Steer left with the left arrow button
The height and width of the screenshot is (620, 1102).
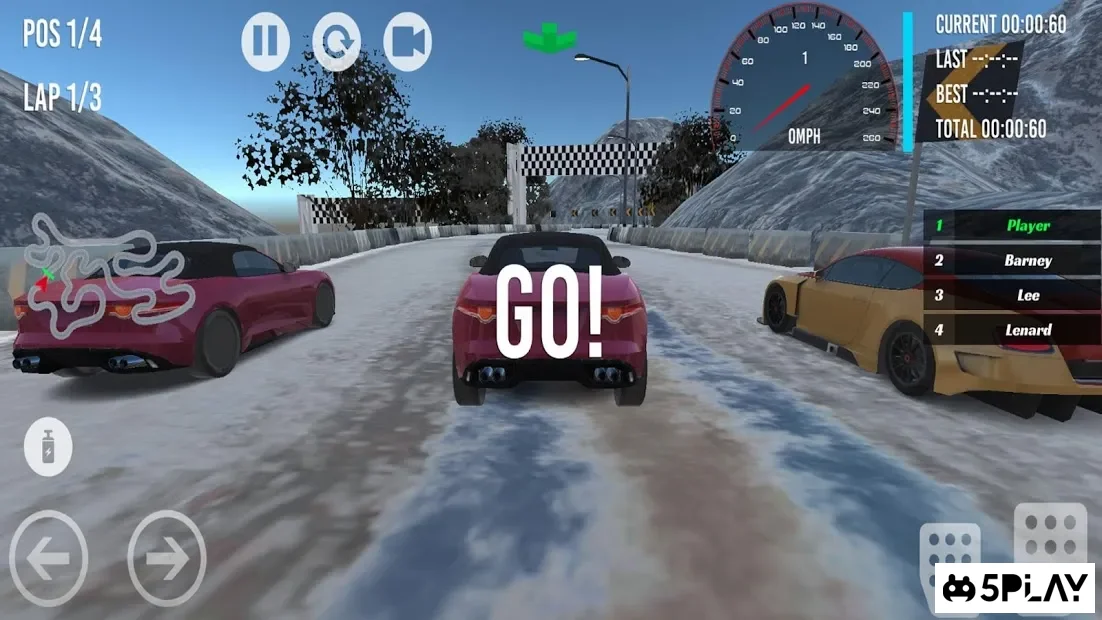click(48, 558)
